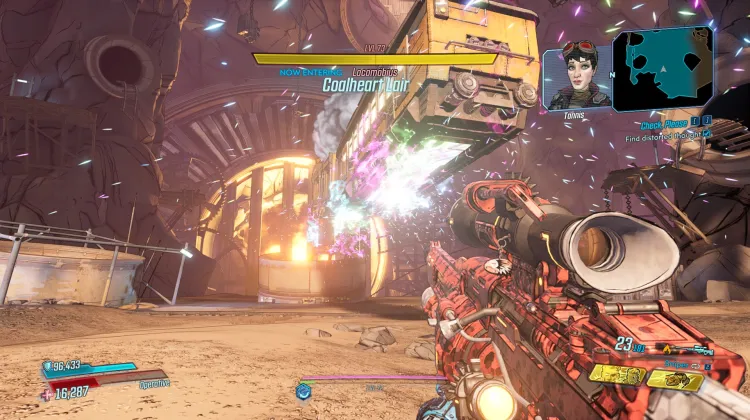Open the minimap in the corner

coord(662,69)
